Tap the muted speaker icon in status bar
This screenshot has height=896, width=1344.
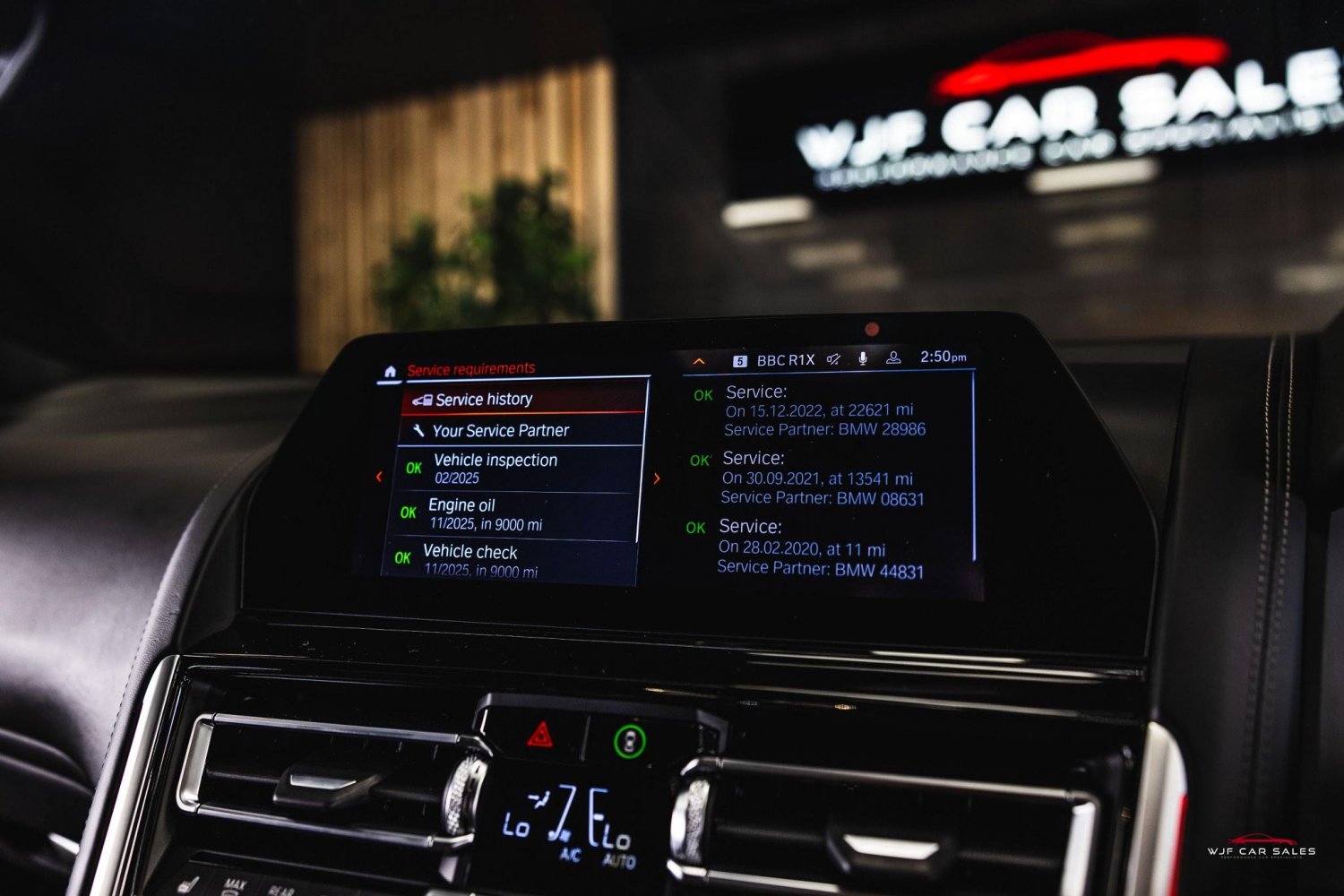[833, 359]
